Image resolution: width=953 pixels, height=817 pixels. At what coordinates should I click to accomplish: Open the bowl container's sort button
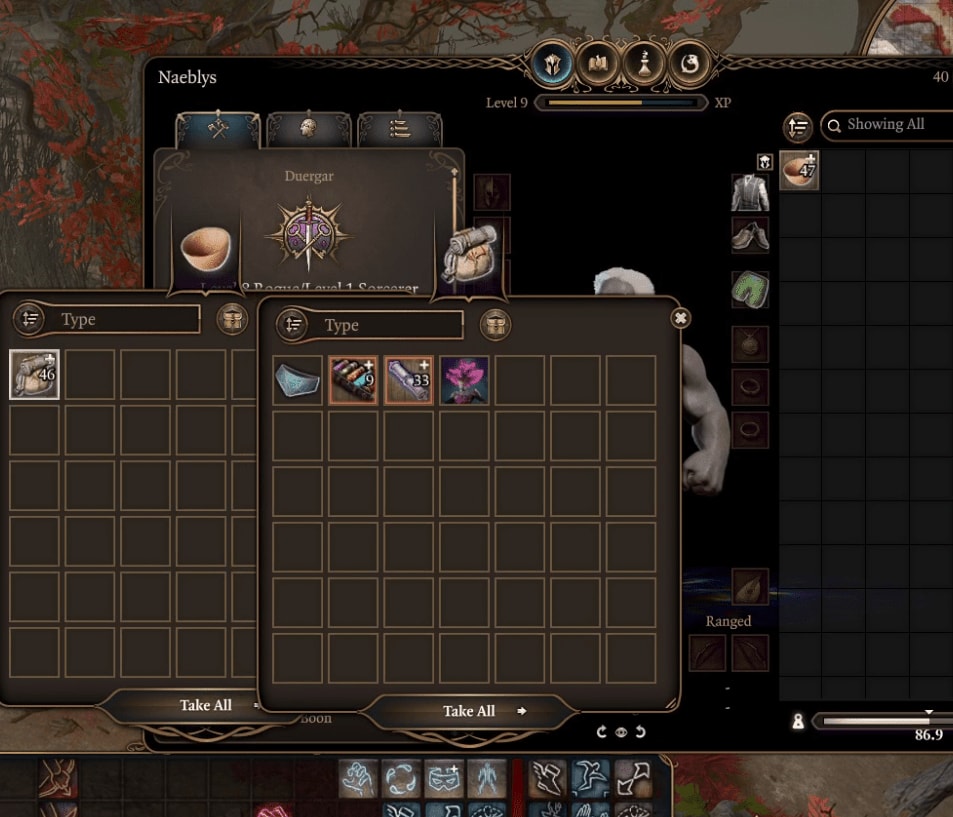point(29,319)
